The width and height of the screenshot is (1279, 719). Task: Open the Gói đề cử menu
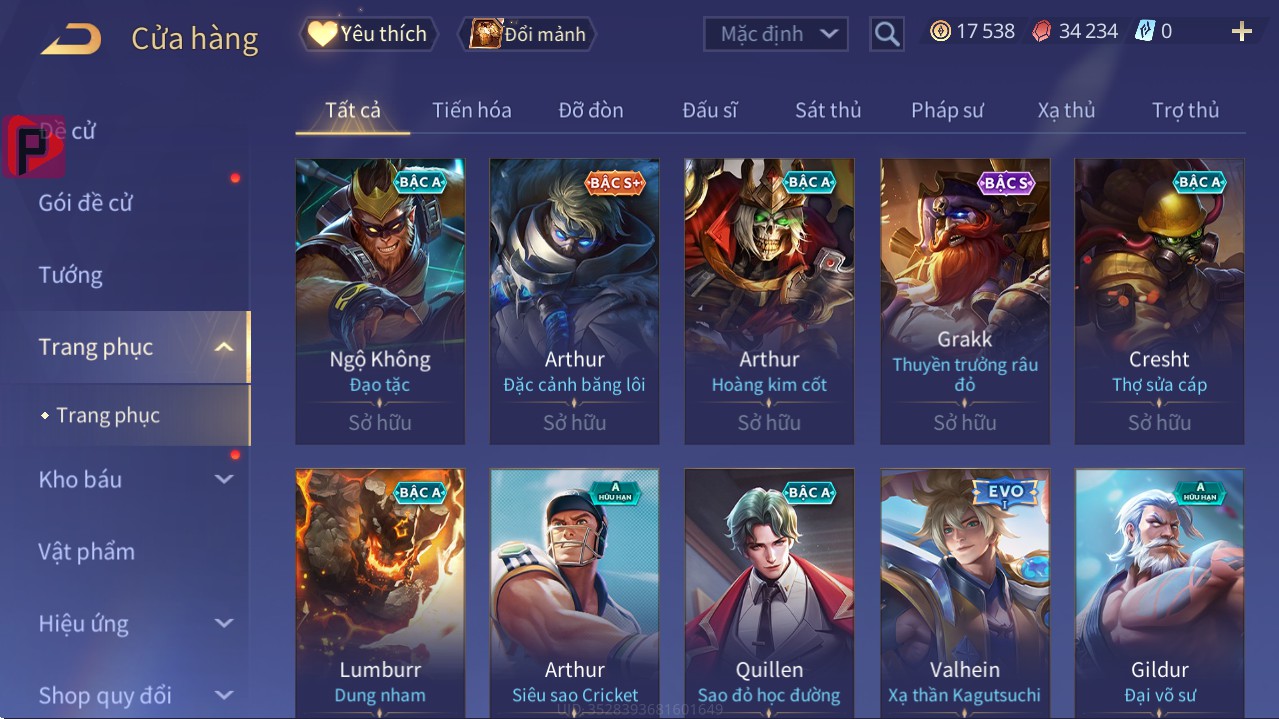click(86, 203)
